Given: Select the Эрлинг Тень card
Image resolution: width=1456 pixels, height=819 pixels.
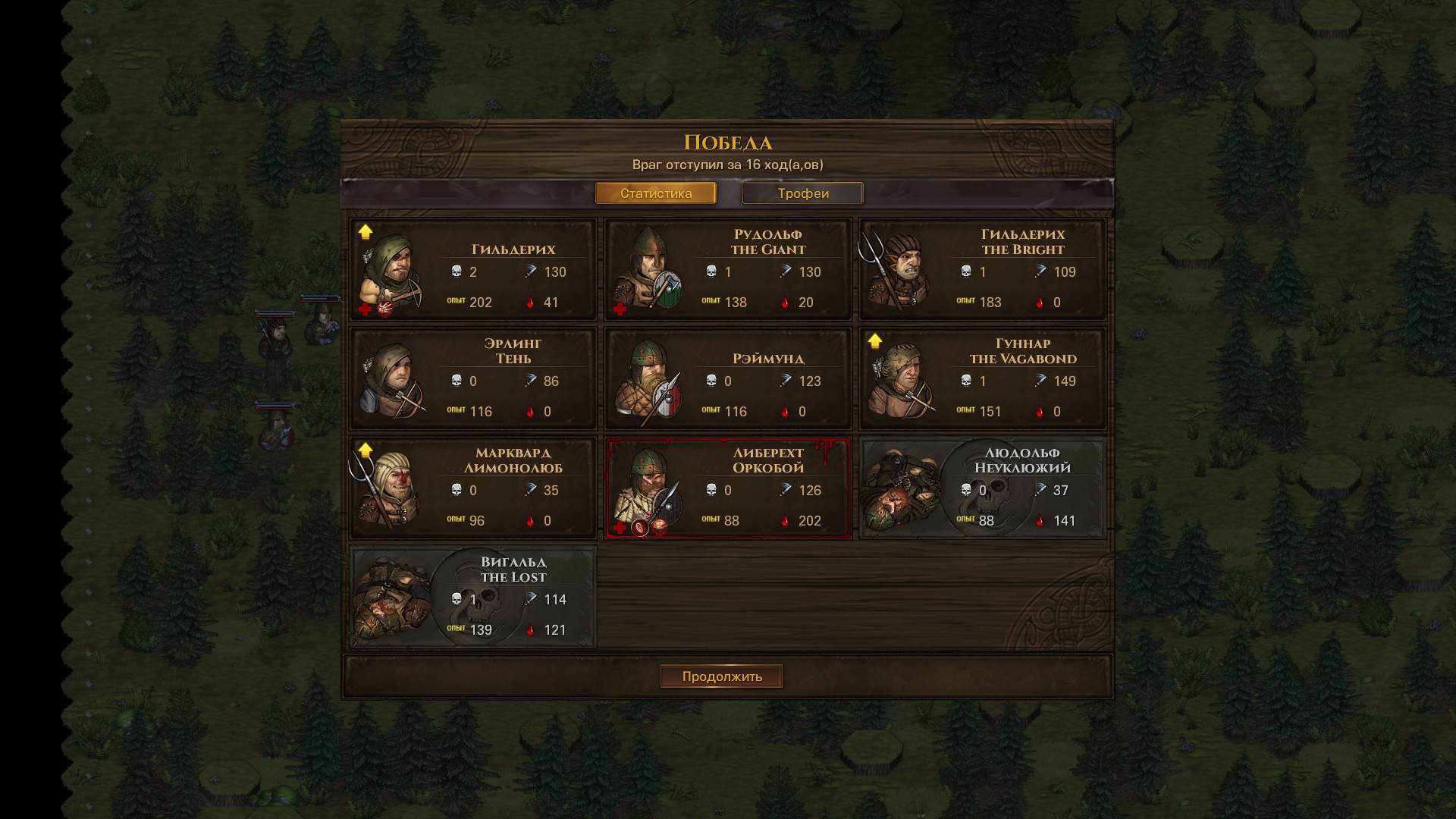Looking at the screenshot, I should tap(473, 379).
